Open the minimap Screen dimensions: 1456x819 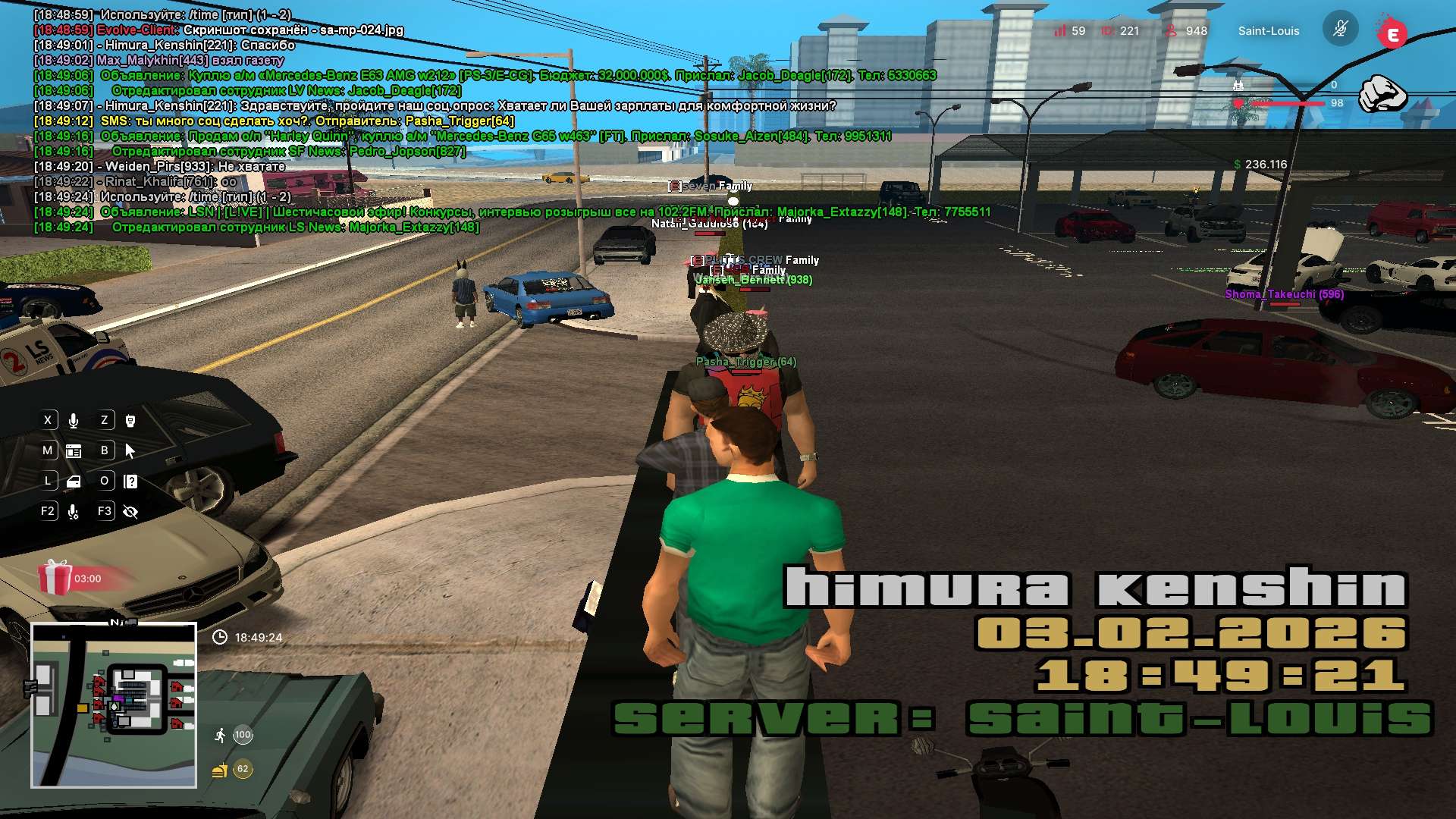click(x=114, y=705)
